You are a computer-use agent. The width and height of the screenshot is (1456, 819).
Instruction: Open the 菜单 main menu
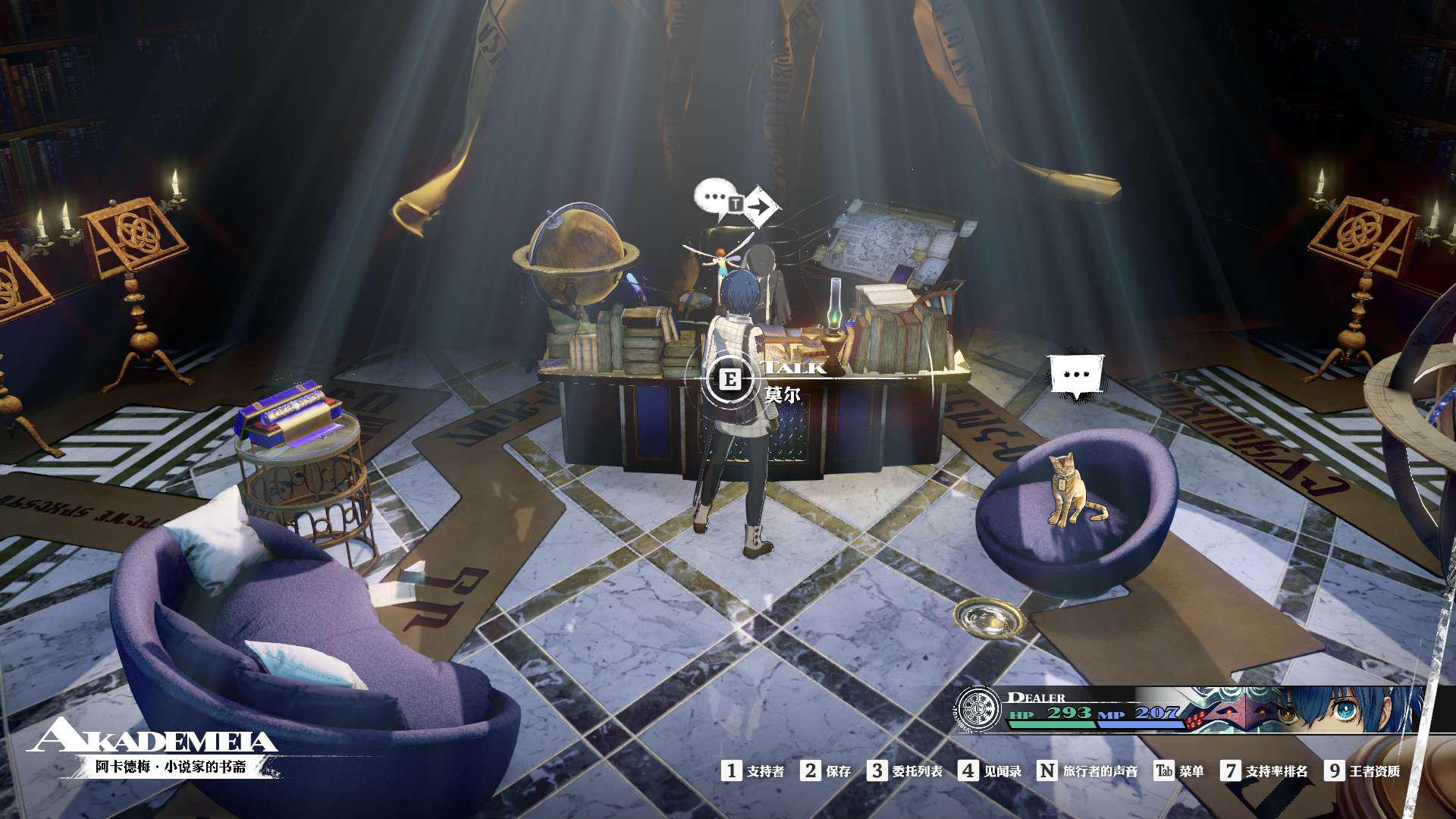pyautogui.click(x=1178, y=771)
